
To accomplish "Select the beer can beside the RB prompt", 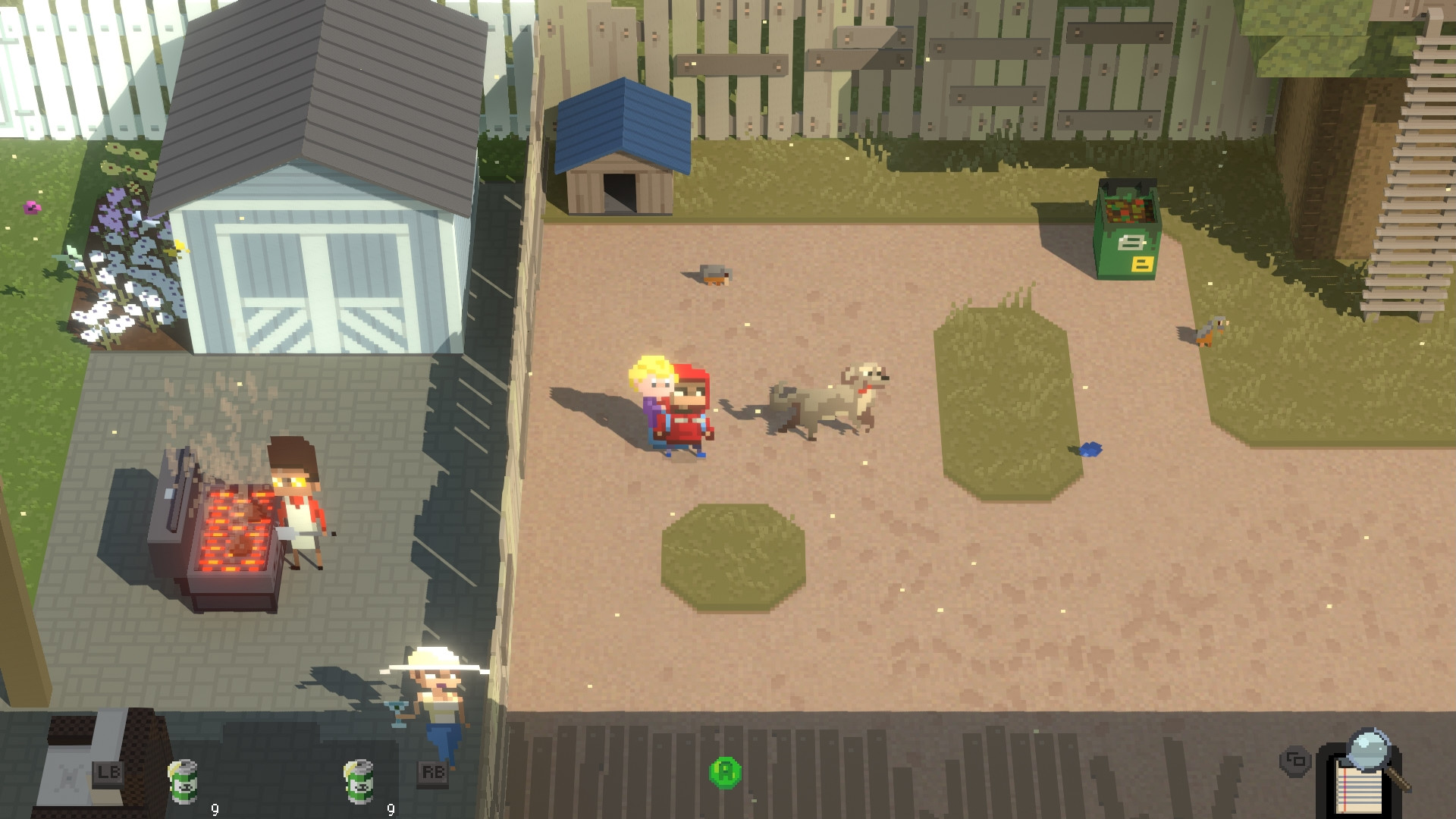I will point(359,781).
